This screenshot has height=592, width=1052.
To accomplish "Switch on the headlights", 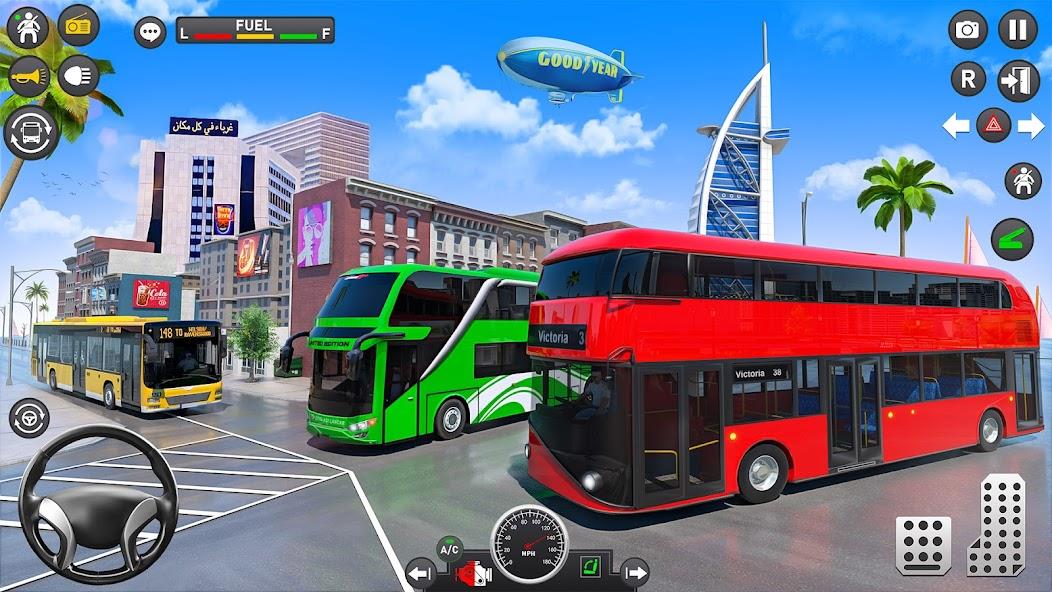I will (x=78, y=76).
